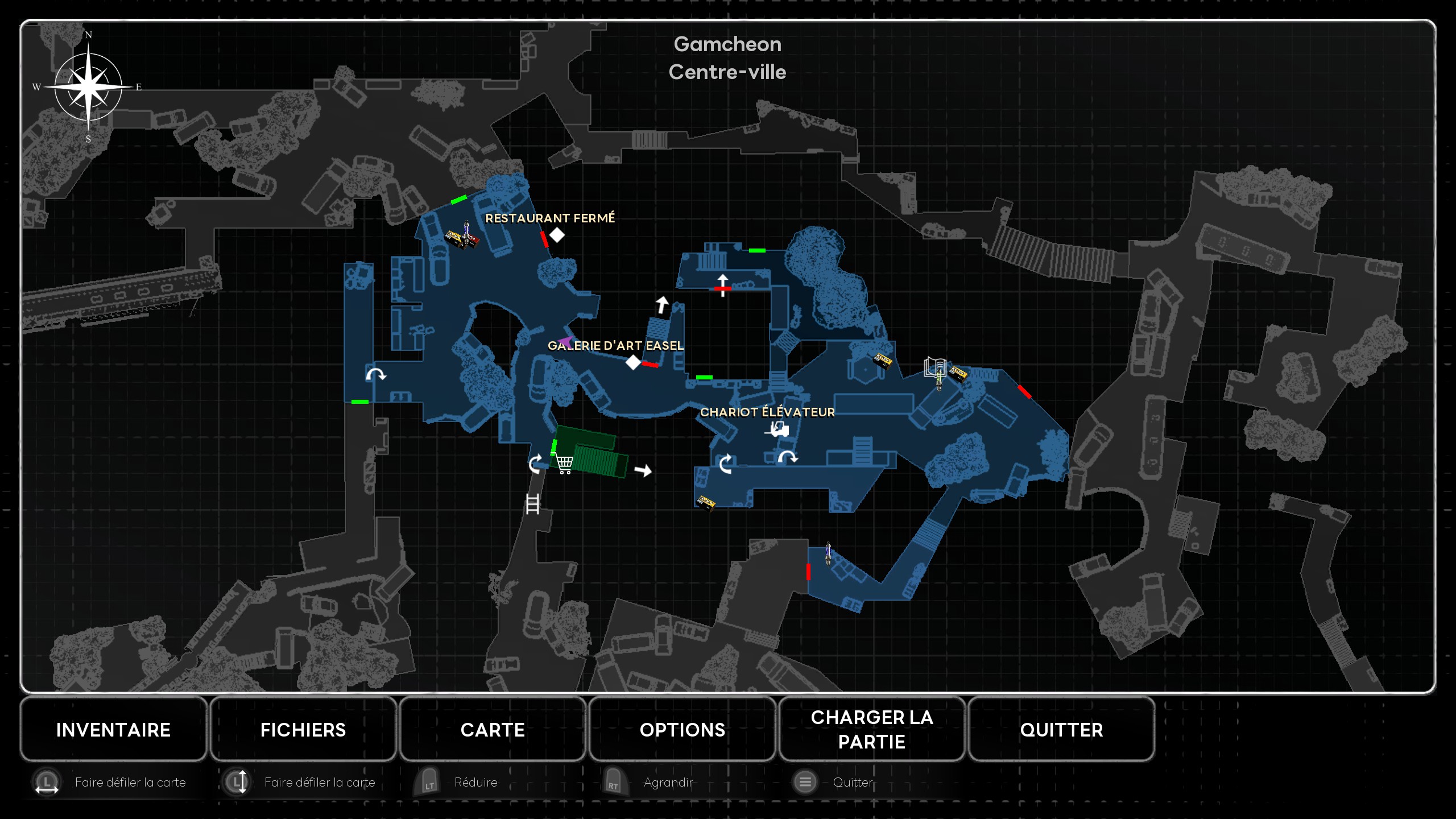1456x819 pixels.
Task: Select the CARTE tab
Action: (493, 730)
